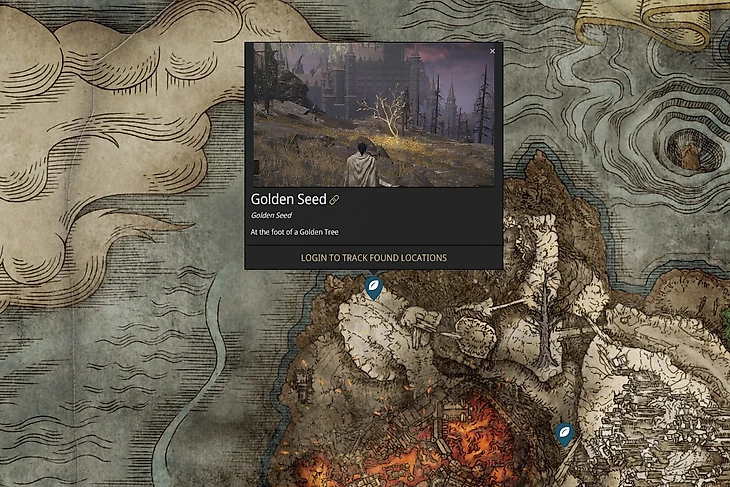Click Login to Track Found Locations
Viewport: 730px width, 487px height.
coord(373,258)
